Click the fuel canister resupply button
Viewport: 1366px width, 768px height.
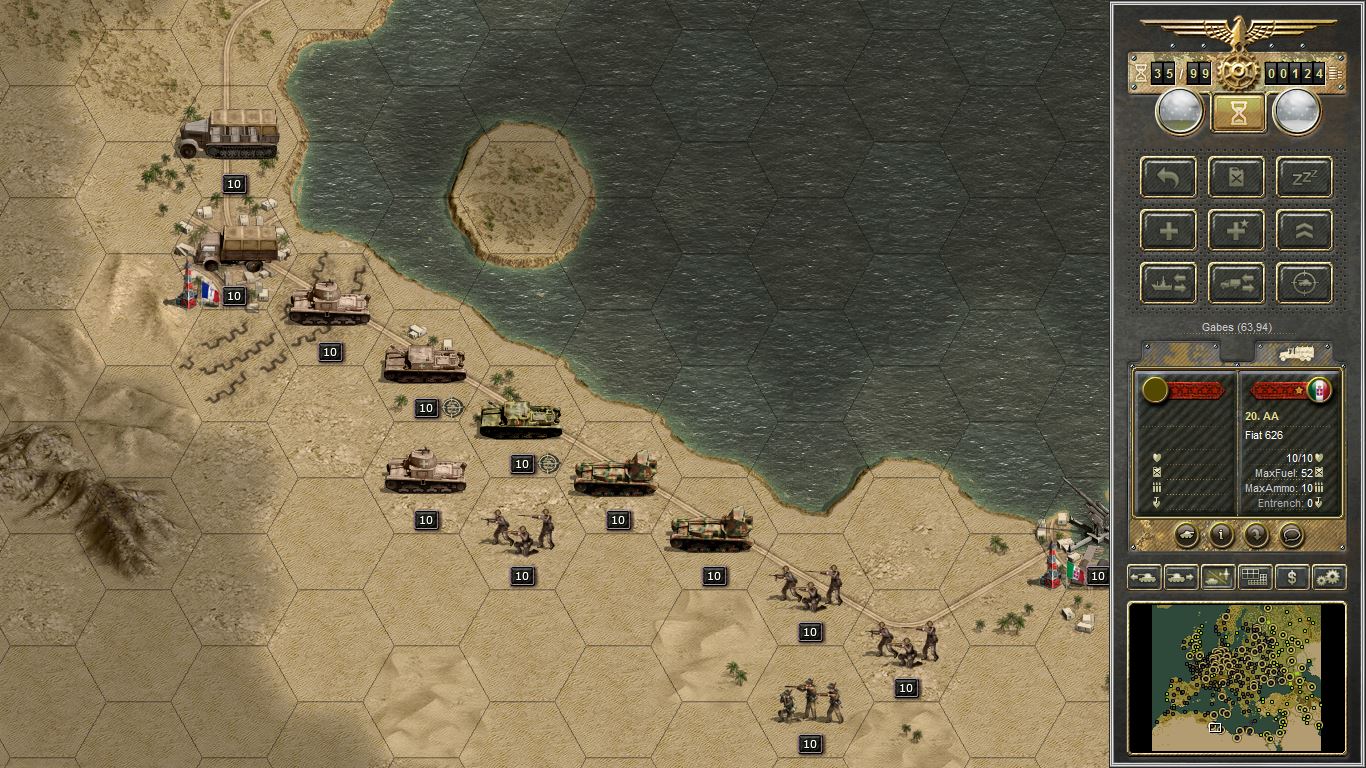(1236, 177)
